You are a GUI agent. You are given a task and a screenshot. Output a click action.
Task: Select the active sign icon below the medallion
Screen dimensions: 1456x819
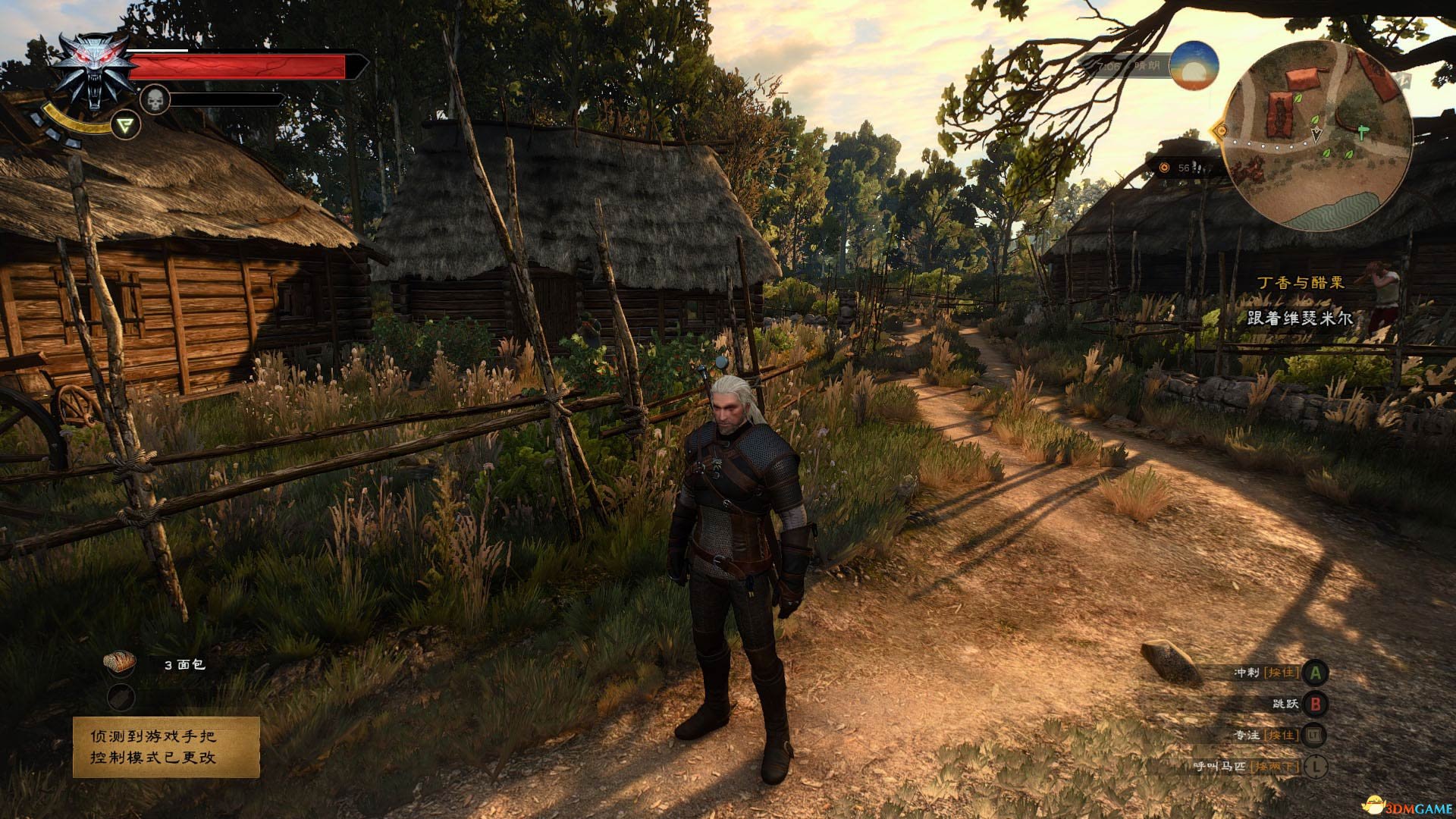pyautogui.click(x=126, y=125)
